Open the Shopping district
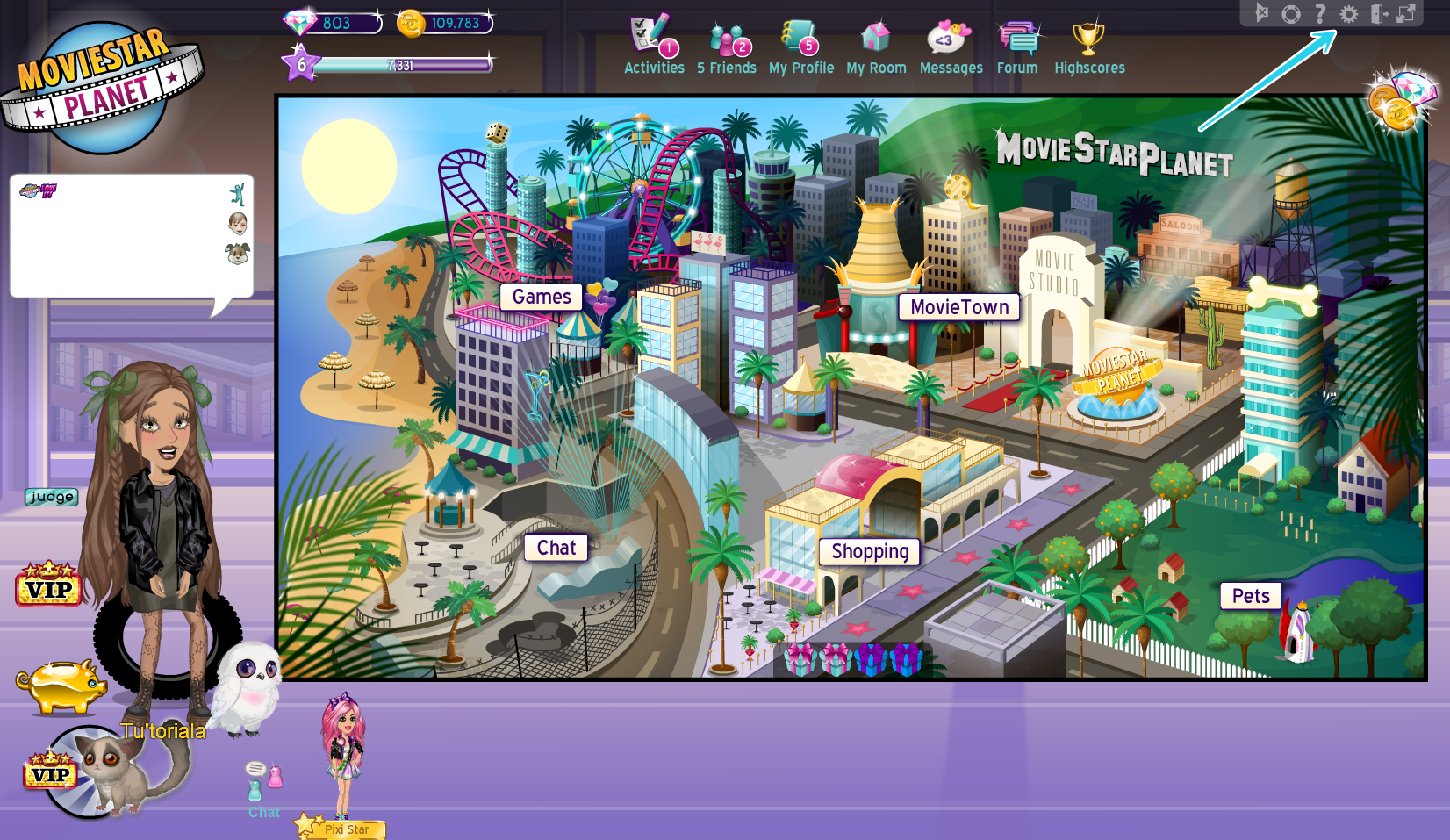This screenshot has width=1450, height=840. 869,552
